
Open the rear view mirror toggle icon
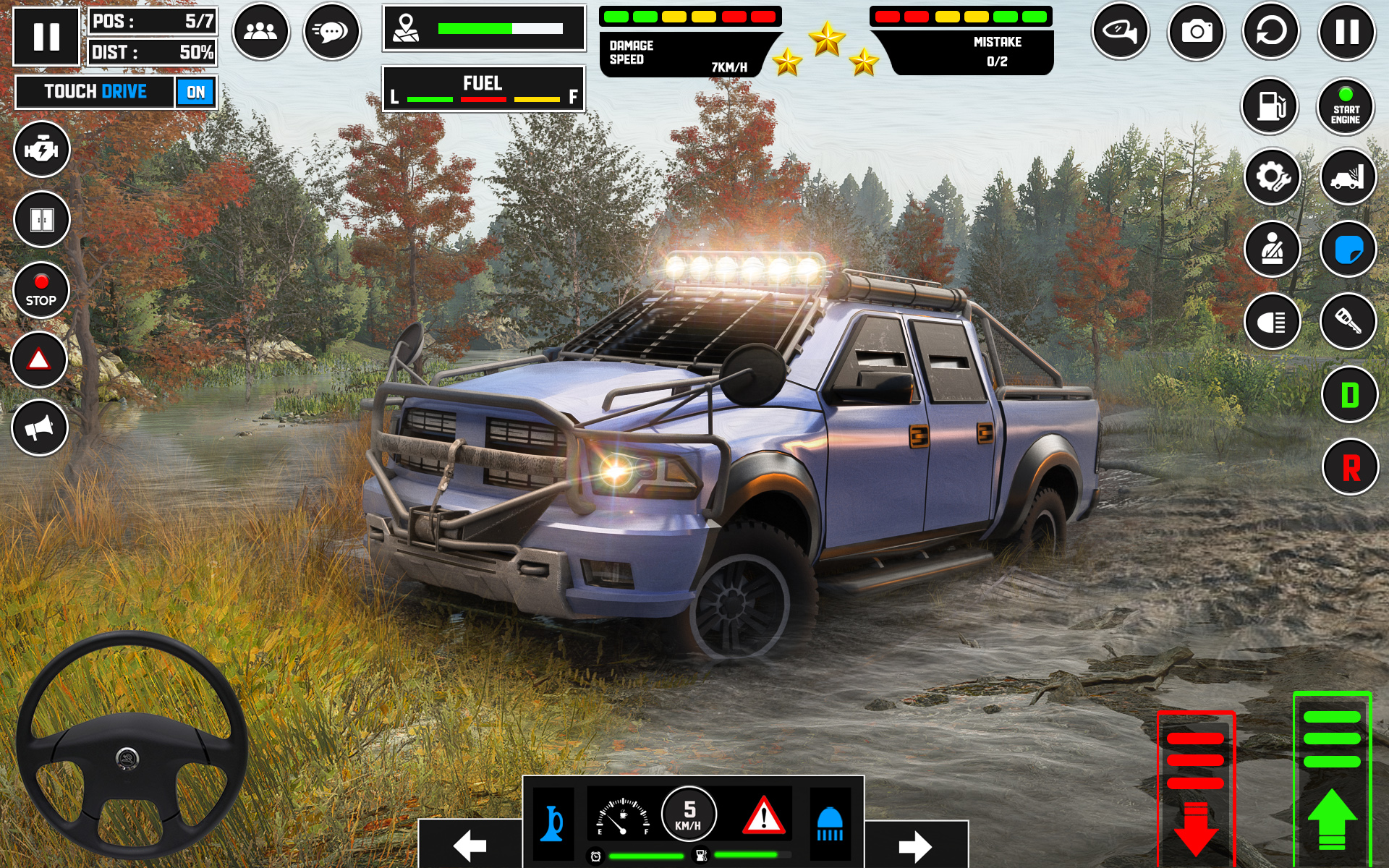pyautogui.click(x=1120, y=30)
